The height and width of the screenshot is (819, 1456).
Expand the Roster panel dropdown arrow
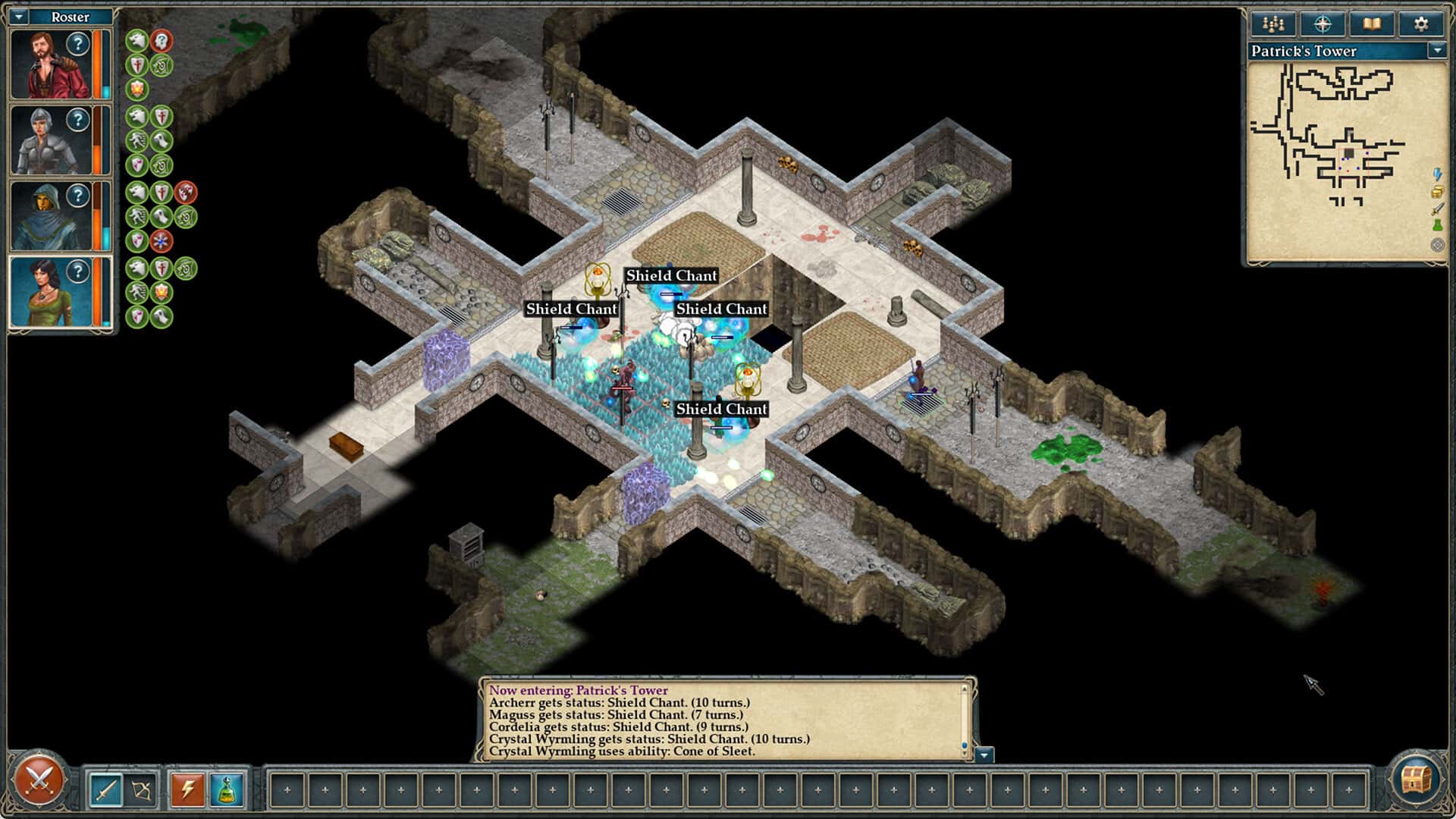(x=17, y=16)
